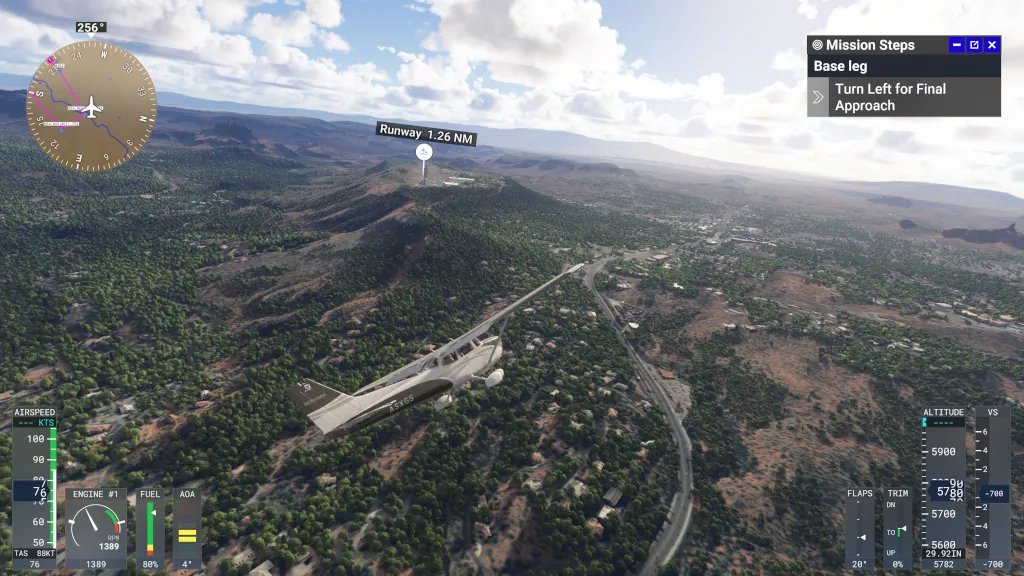Image resolution: width=1024 pixels, height=576 pixels.
Task: Close the Mission Steps panel
Action: coord(992,45)
